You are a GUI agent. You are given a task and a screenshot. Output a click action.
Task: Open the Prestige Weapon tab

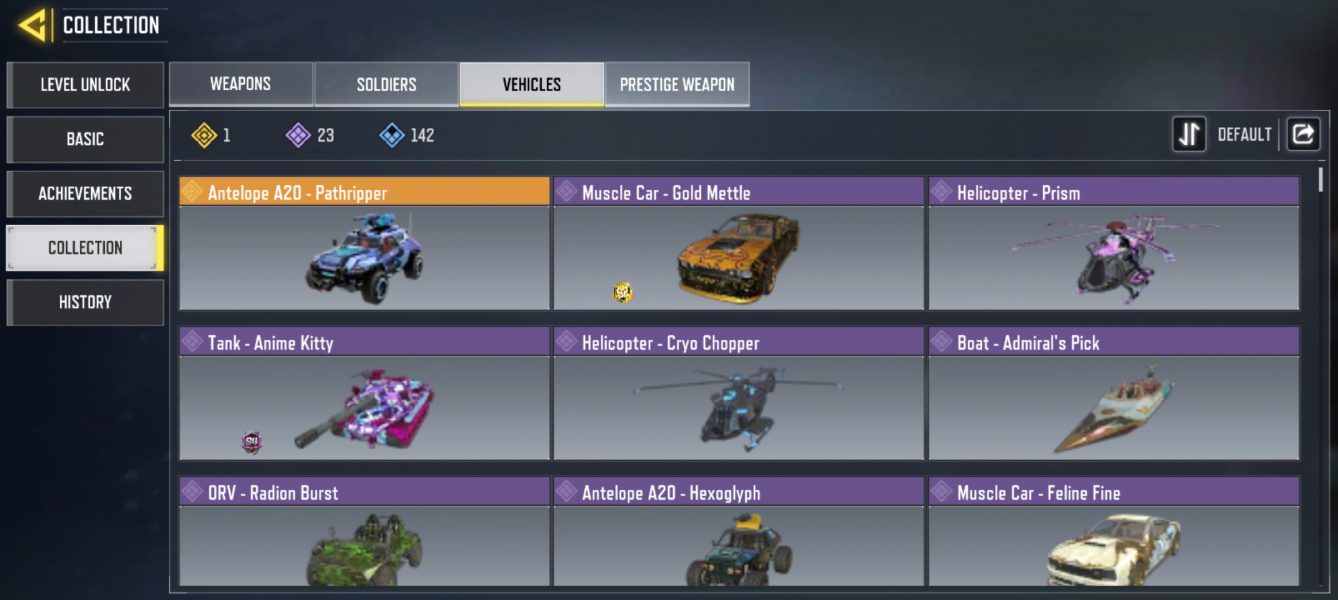677,84
